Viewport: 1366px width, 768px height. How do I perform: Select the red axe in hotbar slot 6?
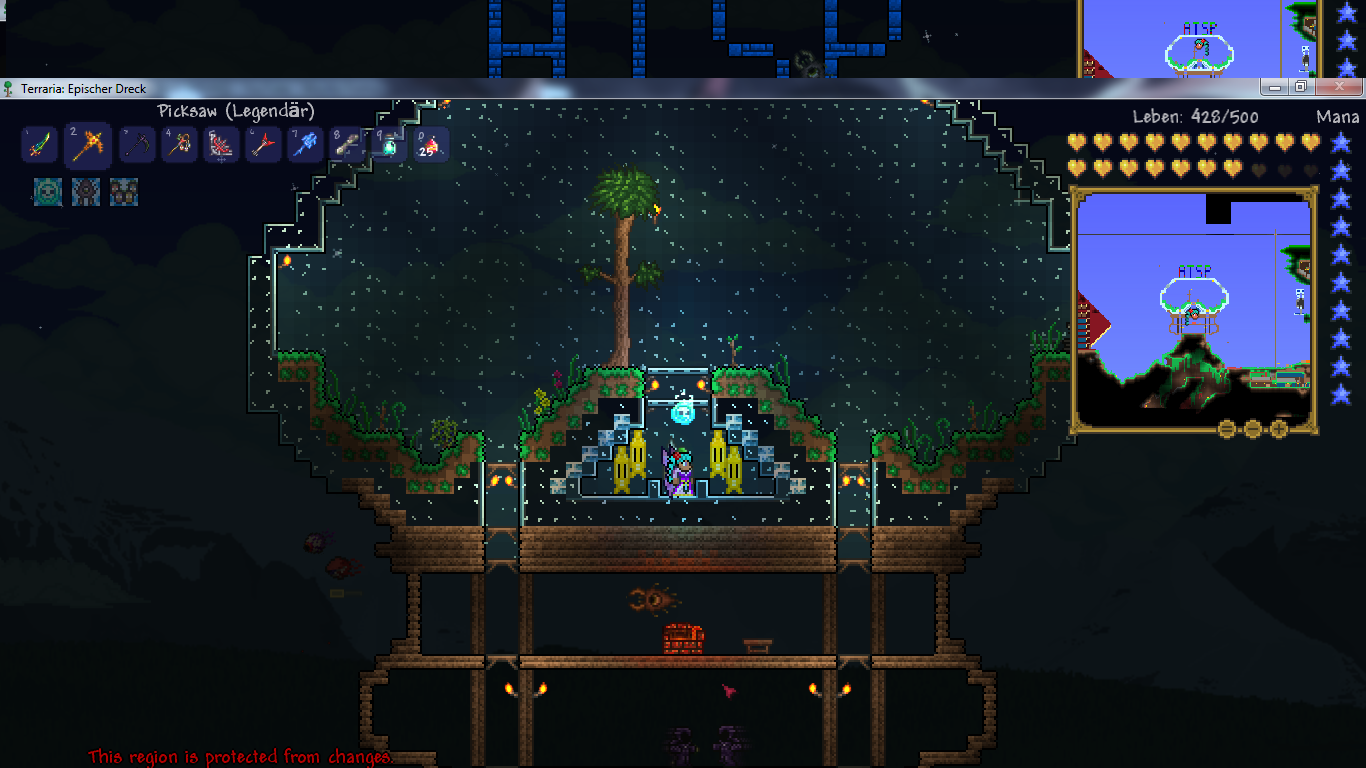(263, 146)
